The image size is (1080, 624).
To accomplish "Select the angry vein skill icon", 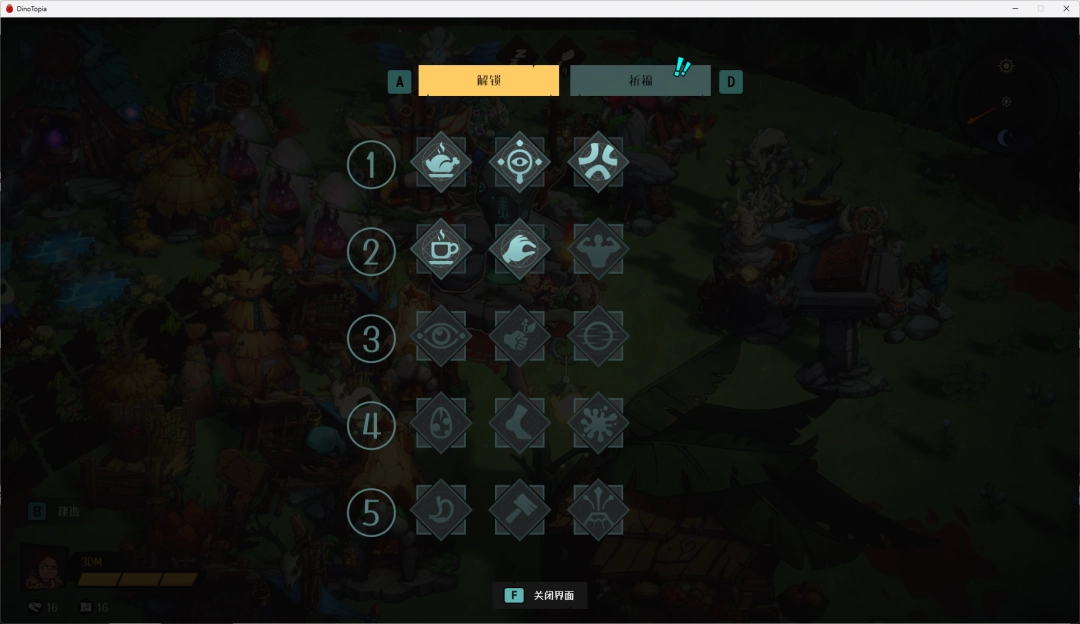I will pyautogui.click(x=598, y=162).
